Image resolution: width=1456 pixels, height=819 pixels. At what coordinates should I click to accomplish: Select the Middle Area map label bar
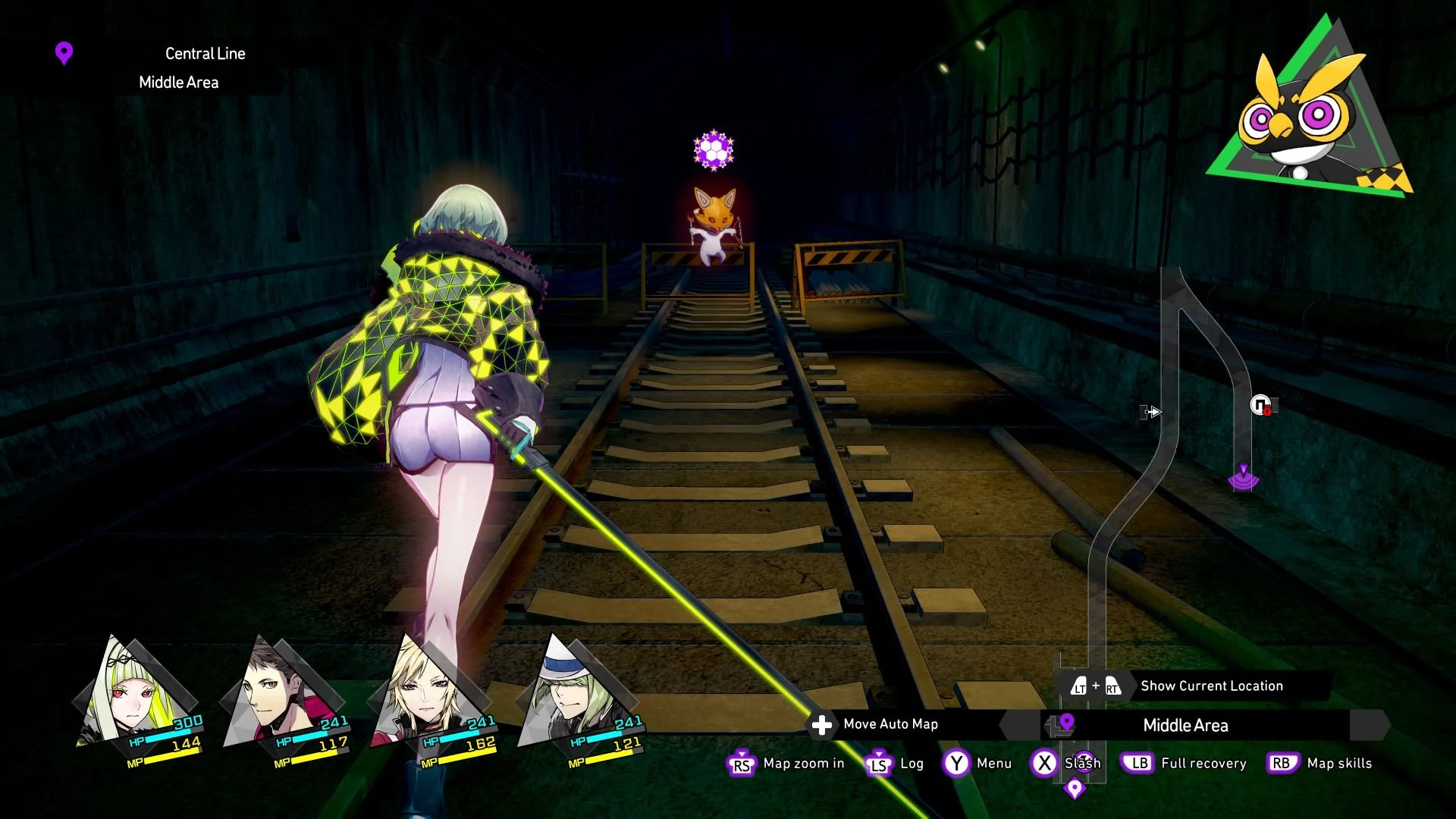tap(1185, 726)
